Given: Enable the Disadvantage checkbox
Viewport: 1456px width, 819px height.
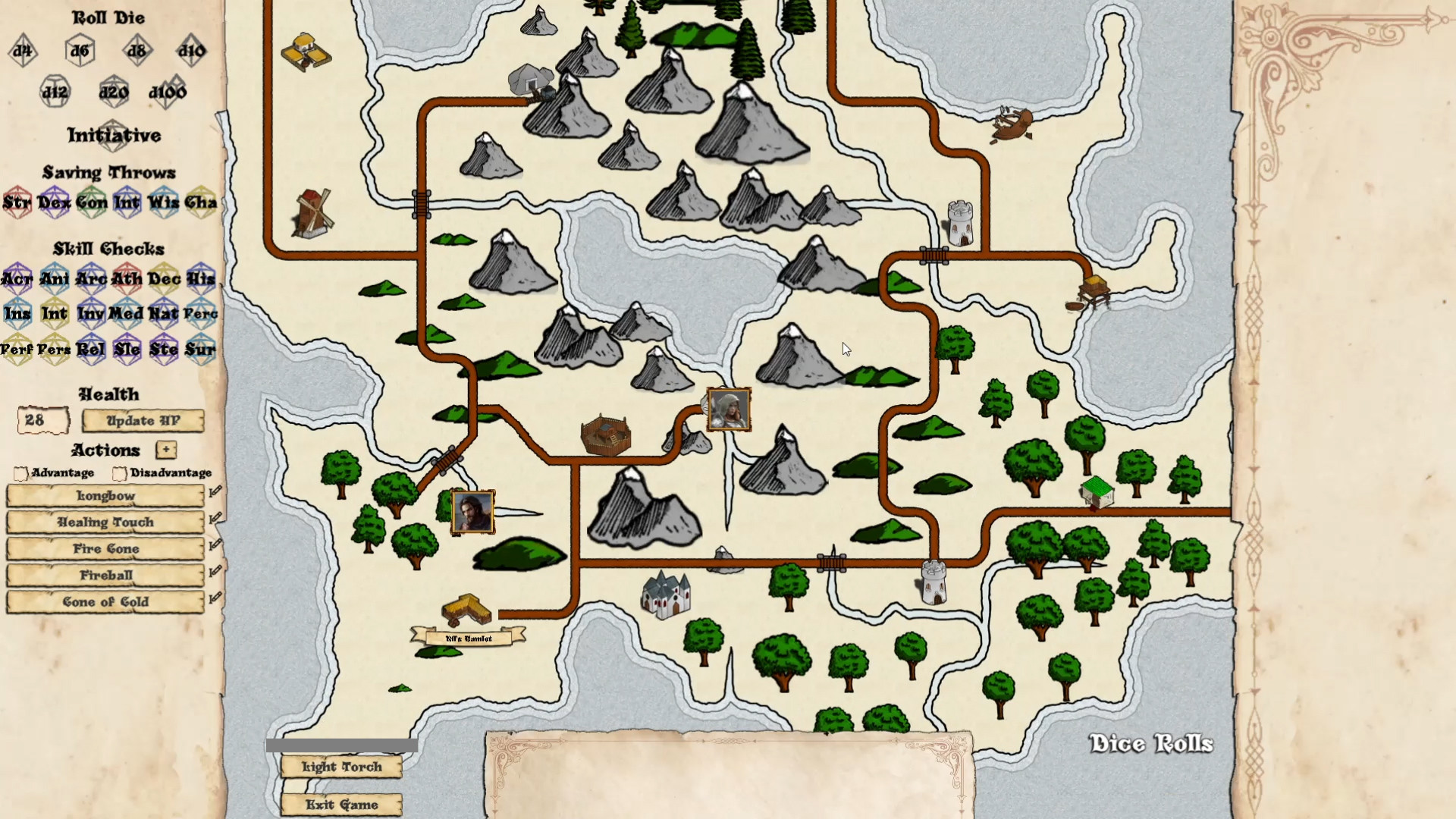Looking at the screenshot, I should pyautogui.click(x=118, y=473).
